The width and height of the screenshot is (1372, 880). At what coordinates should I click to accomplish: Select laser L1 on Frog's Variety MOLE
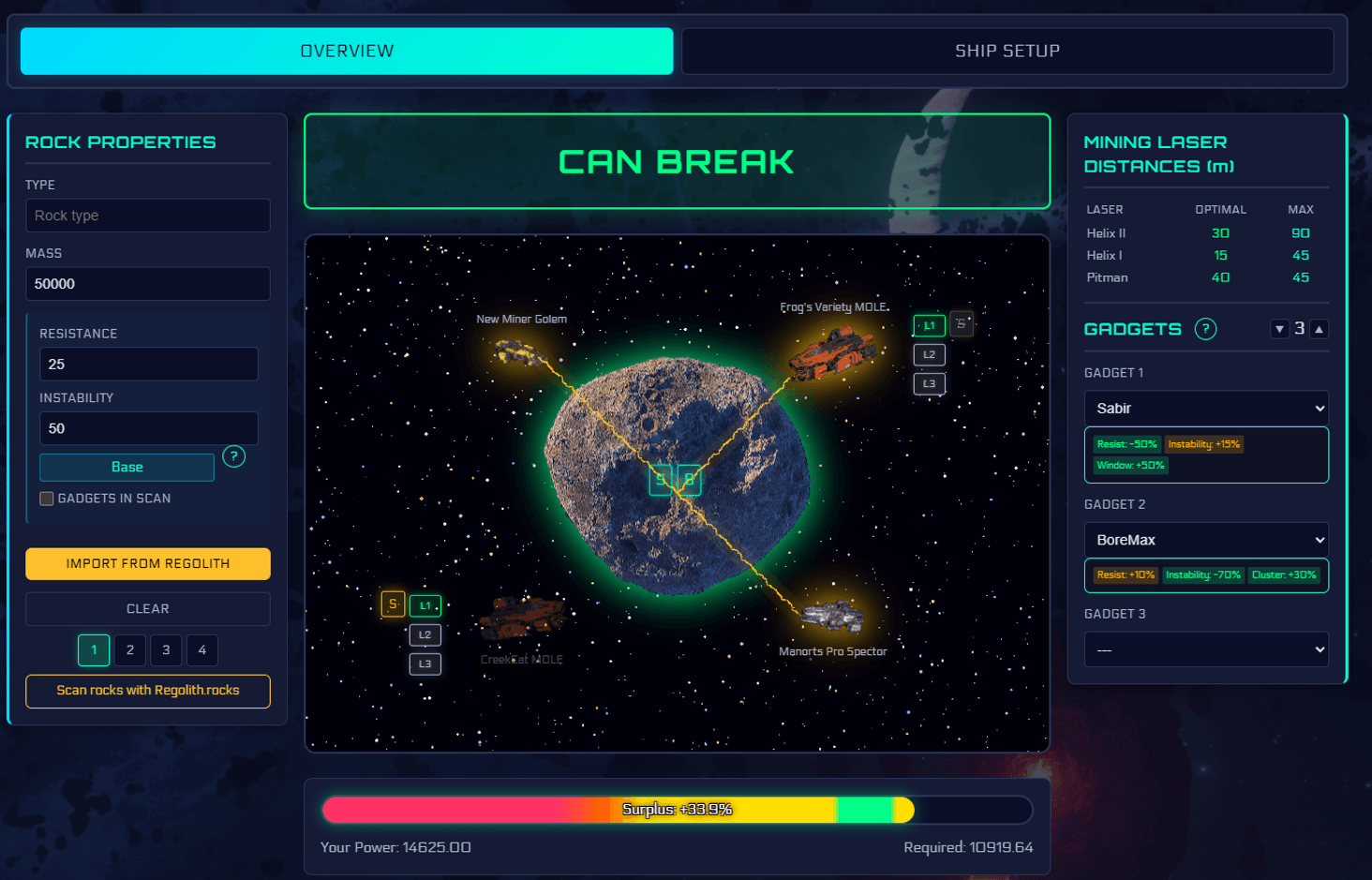point(929,324)
